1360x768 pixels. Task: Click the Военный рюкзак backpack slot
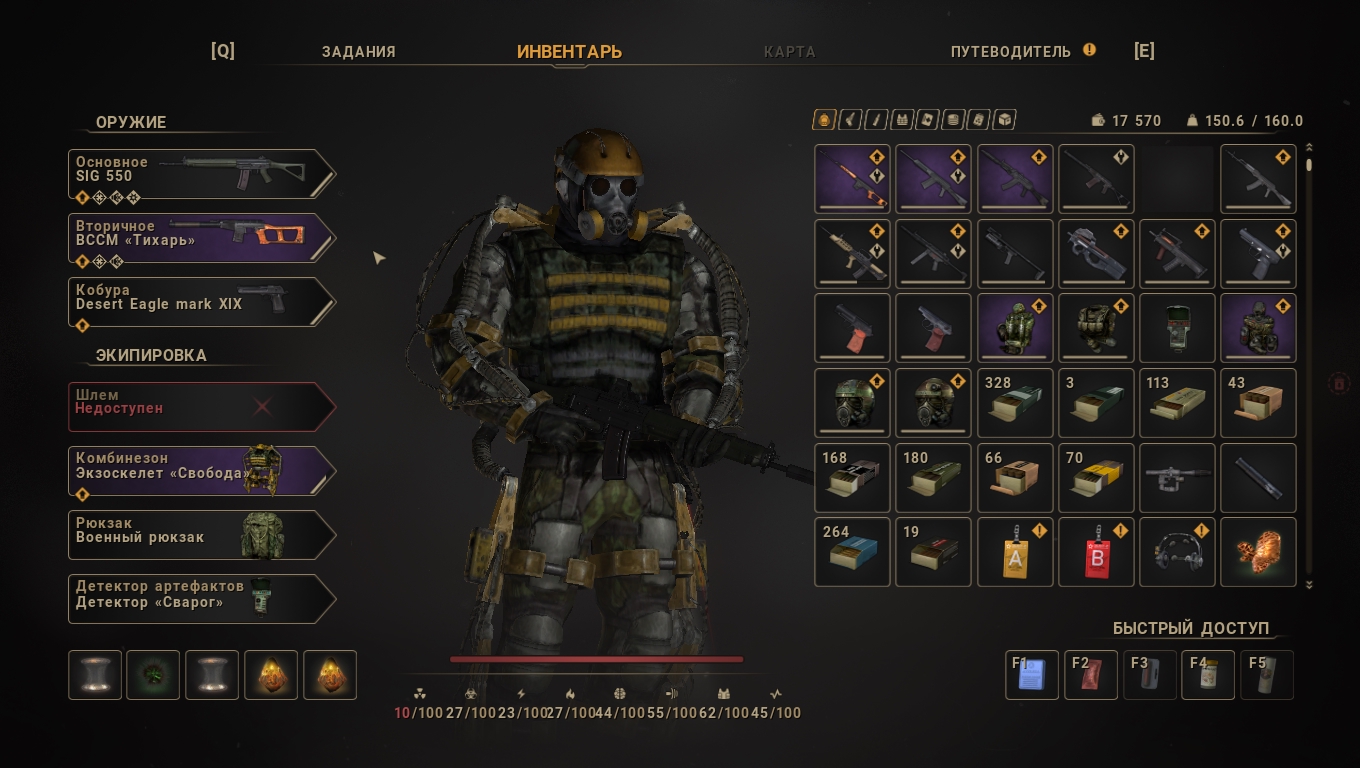200,536
